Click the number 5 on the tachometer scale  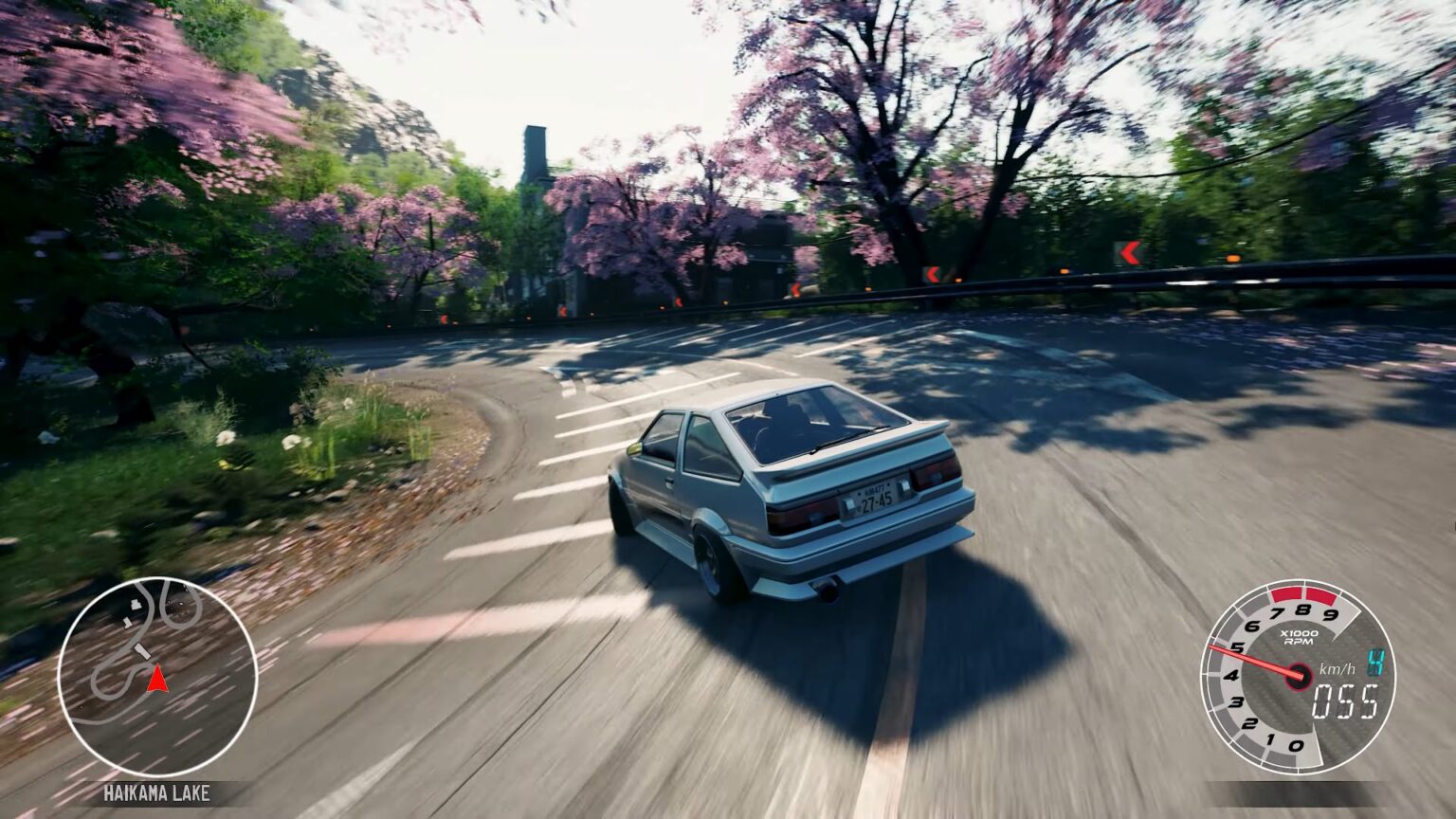[1238, 646]
